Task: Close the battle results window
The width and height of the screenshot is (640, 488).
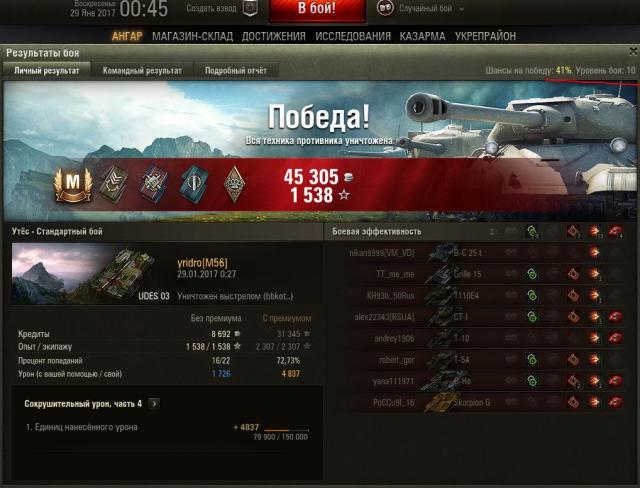Action: (629, 53)
